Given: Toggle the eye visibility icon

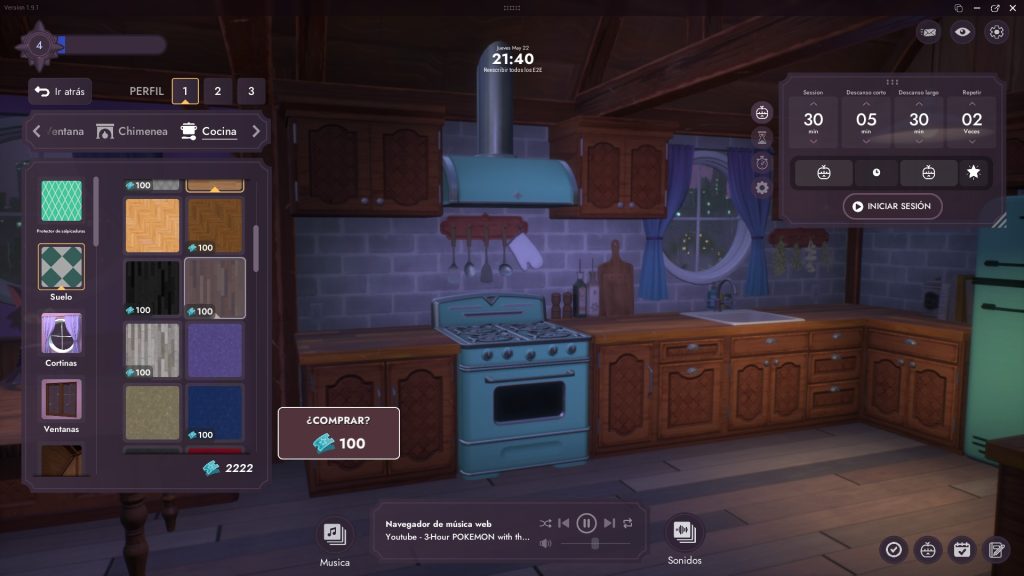Looking at the screenshot, I should [x=962, y=32].
